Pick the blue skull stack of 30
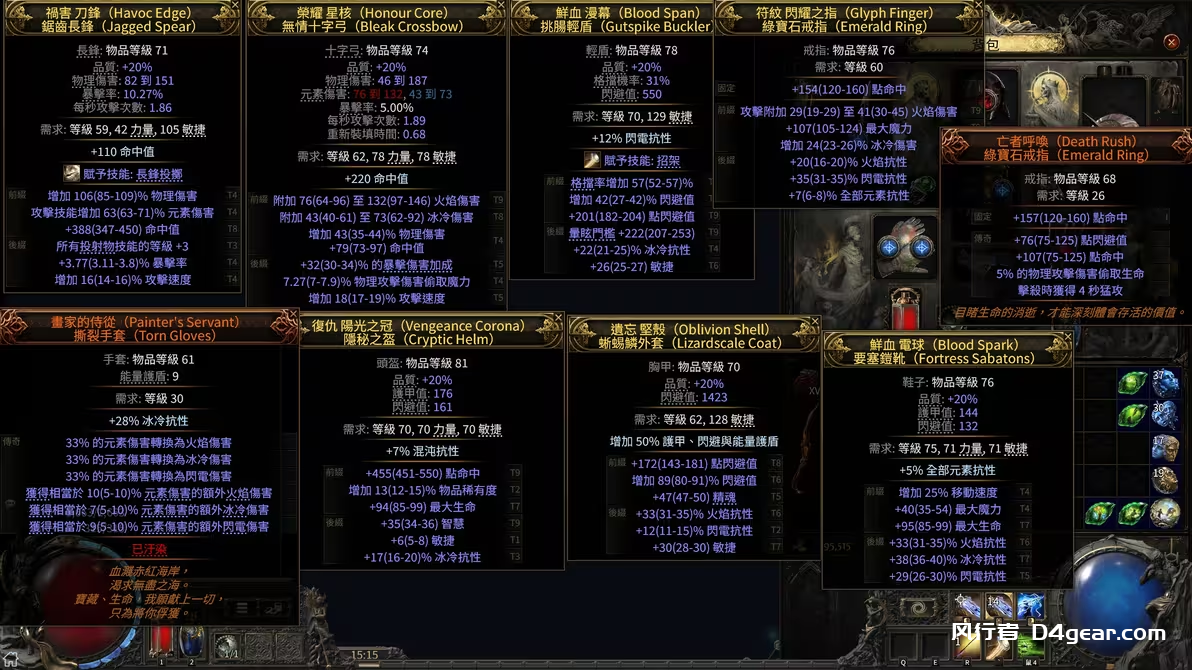Viewport: 1192px width, 670px height. pos(1164,415)
